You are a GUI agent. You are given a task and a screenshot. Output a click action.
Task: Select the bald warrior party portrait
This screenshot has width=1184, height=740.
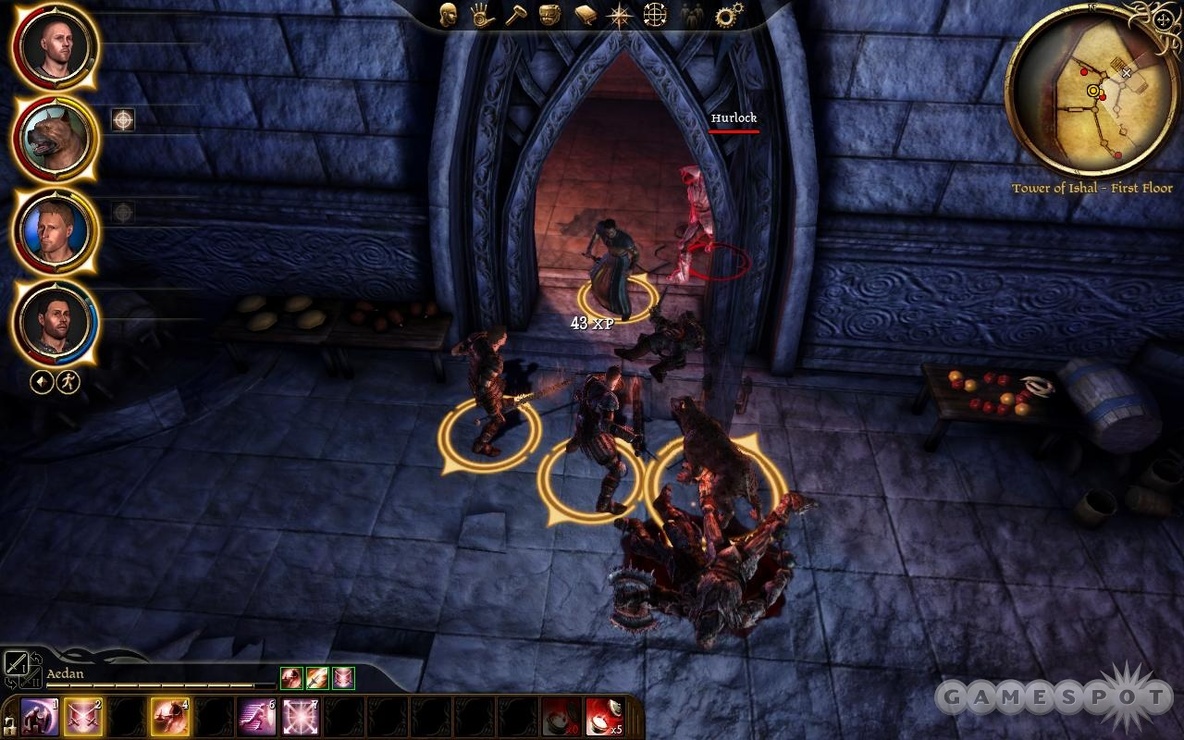pos(55,45)
